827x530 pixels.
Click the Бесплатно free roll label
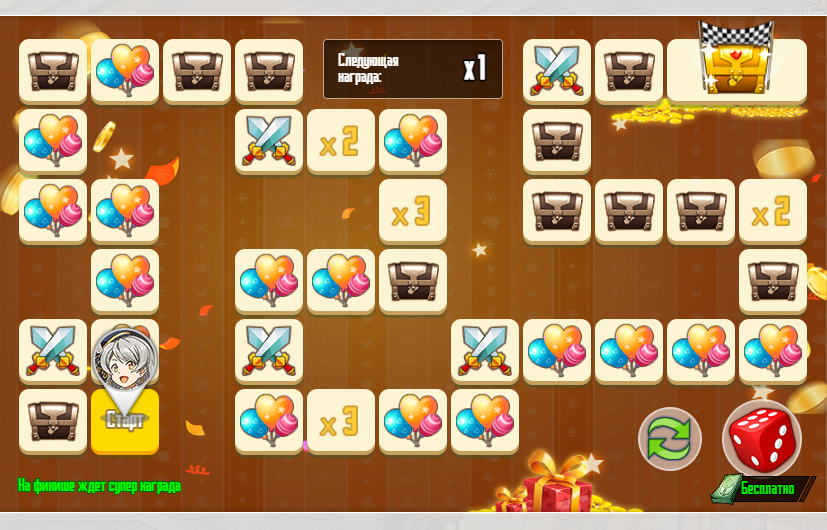click(x=767, y=489)
